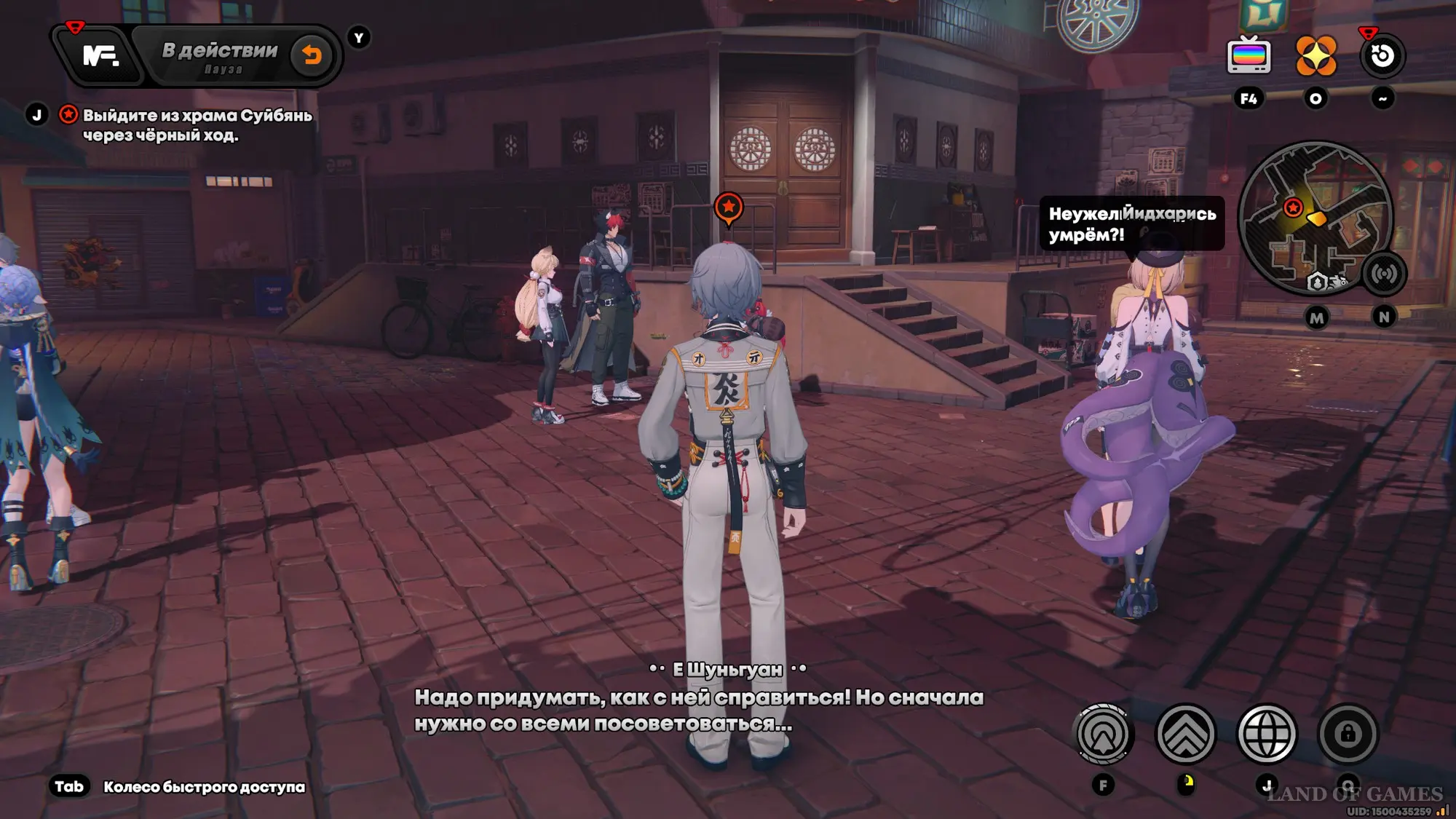Activate the round radar pin button
This screenshot has width=1456, height=819.
click(1104, 734)
